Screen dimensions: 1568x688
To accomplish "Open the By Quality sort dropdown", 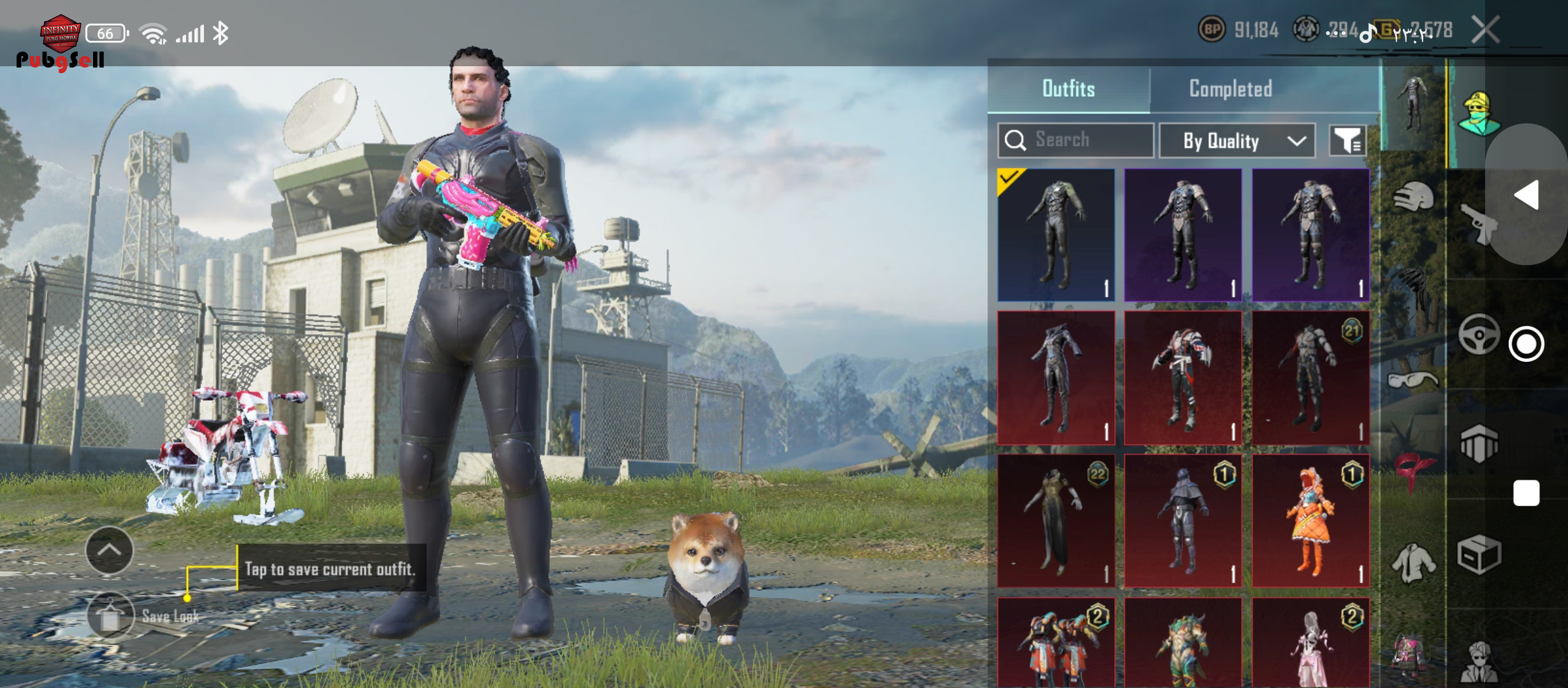I will (1237, 141).
